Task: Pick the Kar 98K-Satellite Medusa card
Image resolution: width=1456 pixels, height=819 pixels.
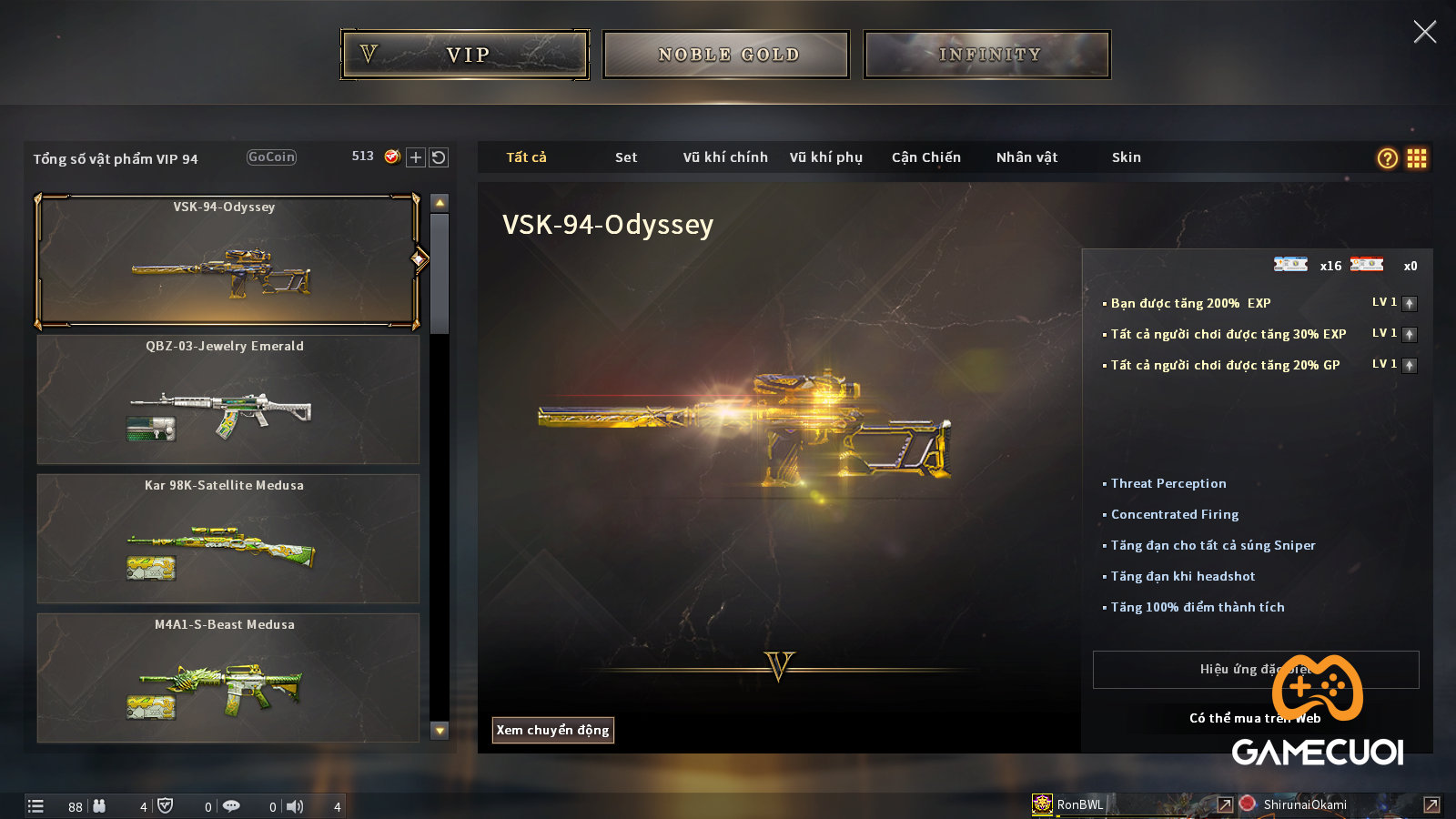Action: (227, 539)
